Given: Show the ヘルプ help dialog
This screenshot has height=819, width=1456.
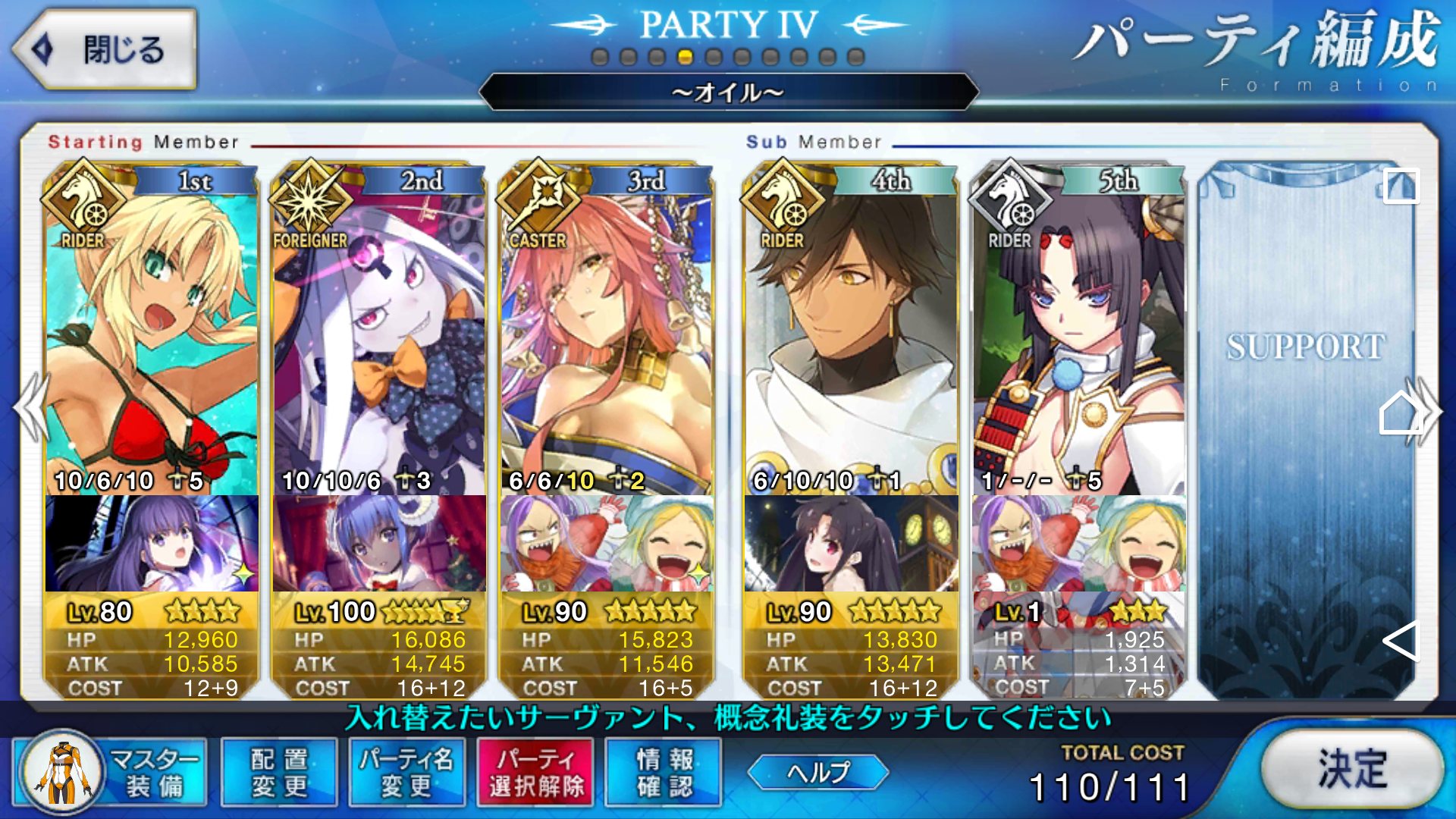Looking at the screenshot, I should (817, 772).
